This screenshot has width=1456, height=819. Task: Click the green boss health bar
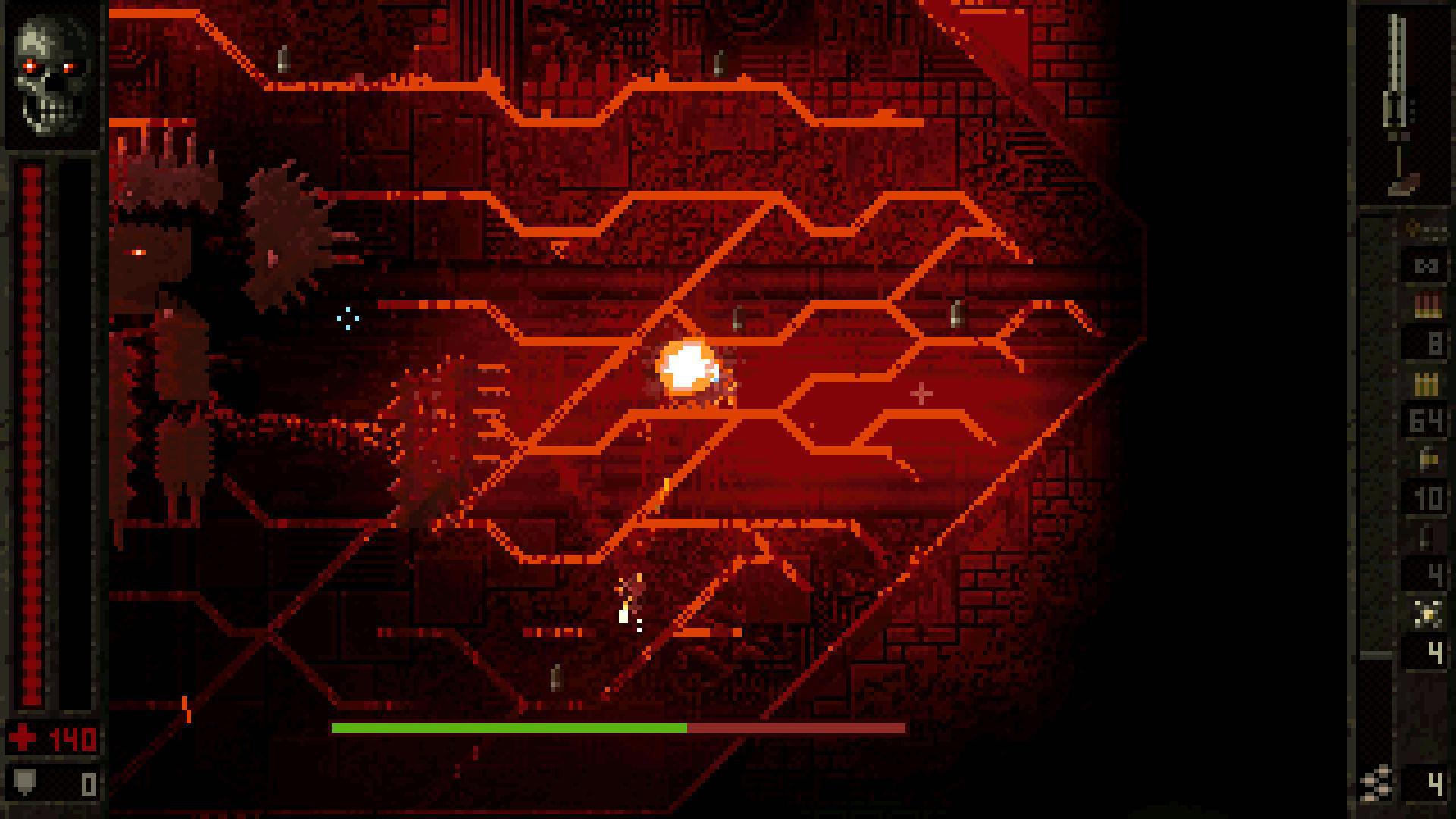click(x=508, y=728)
